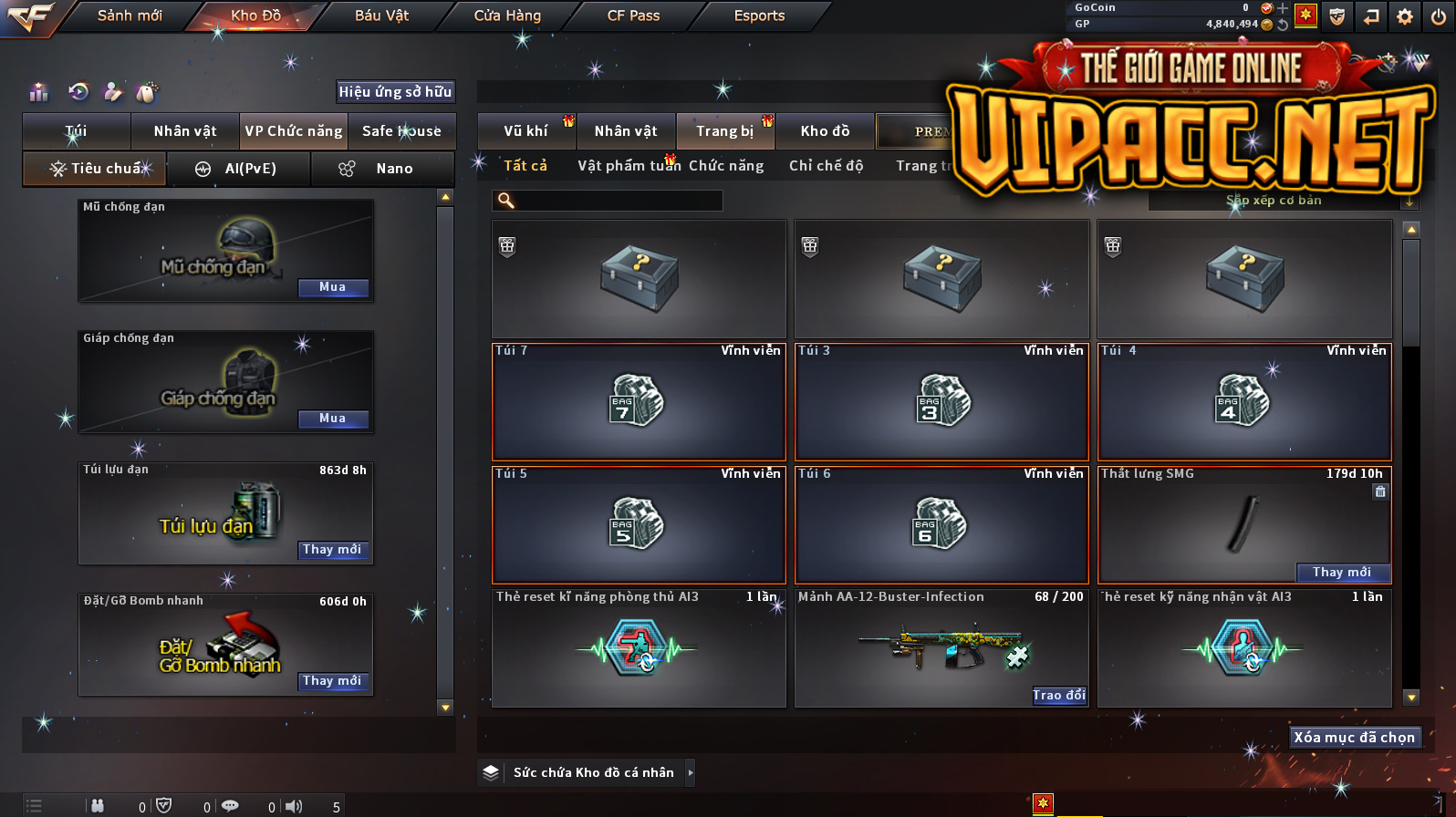Delete selected items with Xóa mục đã chọn
The width and height of the screenshot is (1456, 817).
[1355, 738]
